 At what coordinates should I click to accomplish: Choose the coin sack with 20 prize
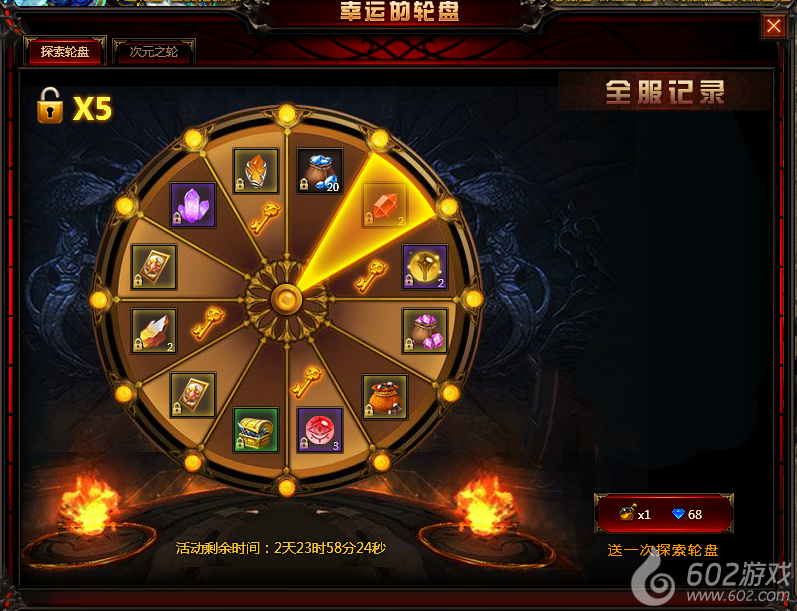319,172
